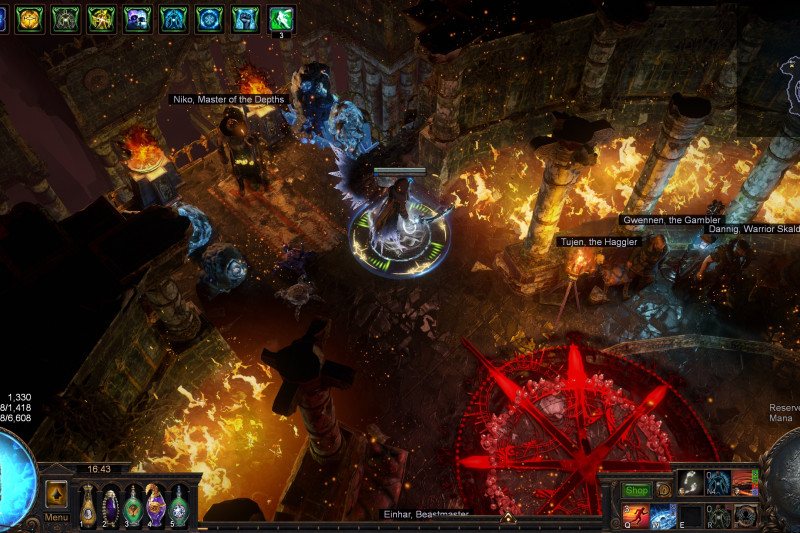The width and height of the screenshot is (800, 533).
Task: Activate the blue vortex skill on W
Action: [664, 516]
